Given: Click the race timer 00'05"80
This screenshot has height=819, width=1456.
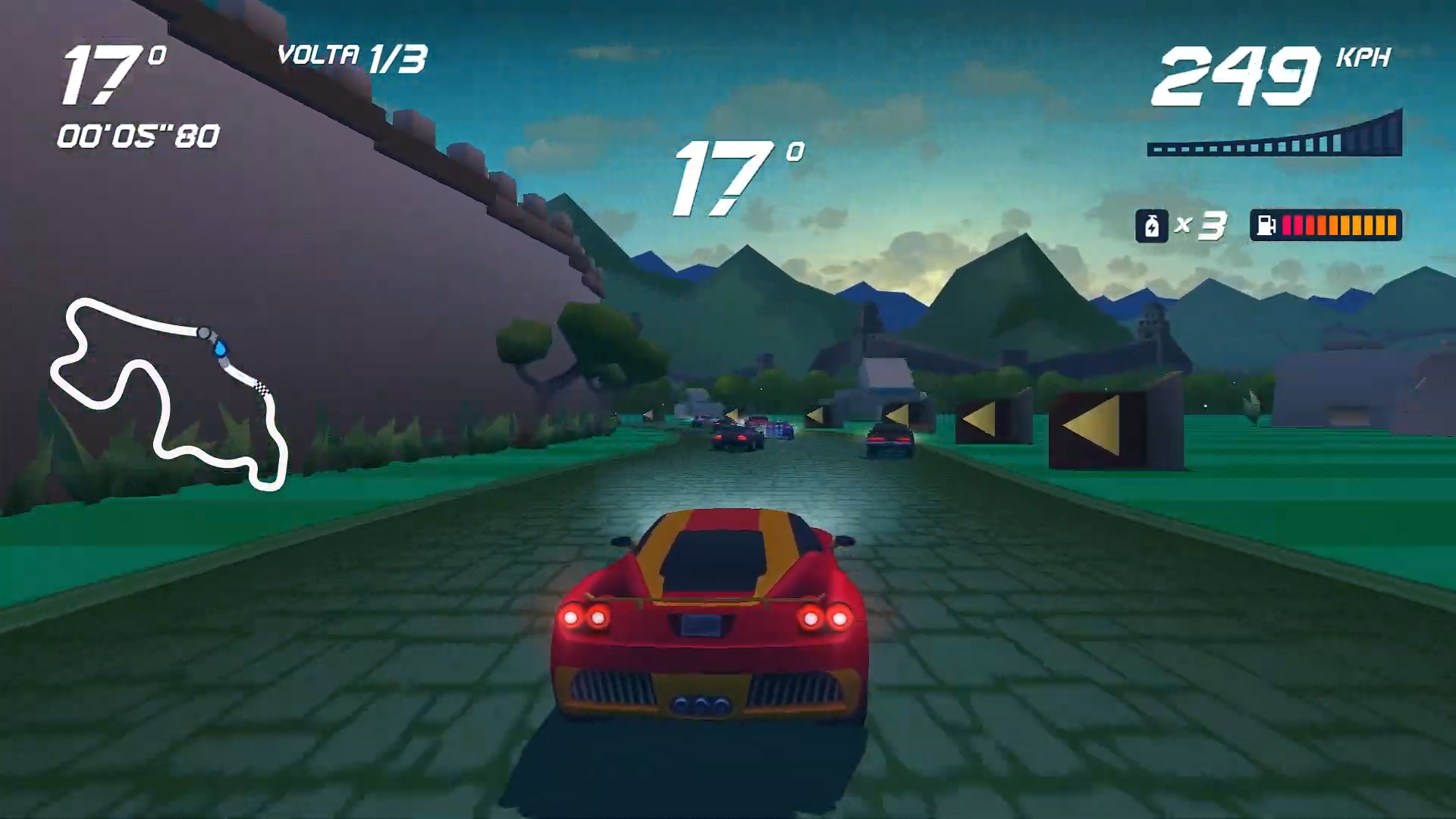Looking at the screenshot, I should [136, 136].
